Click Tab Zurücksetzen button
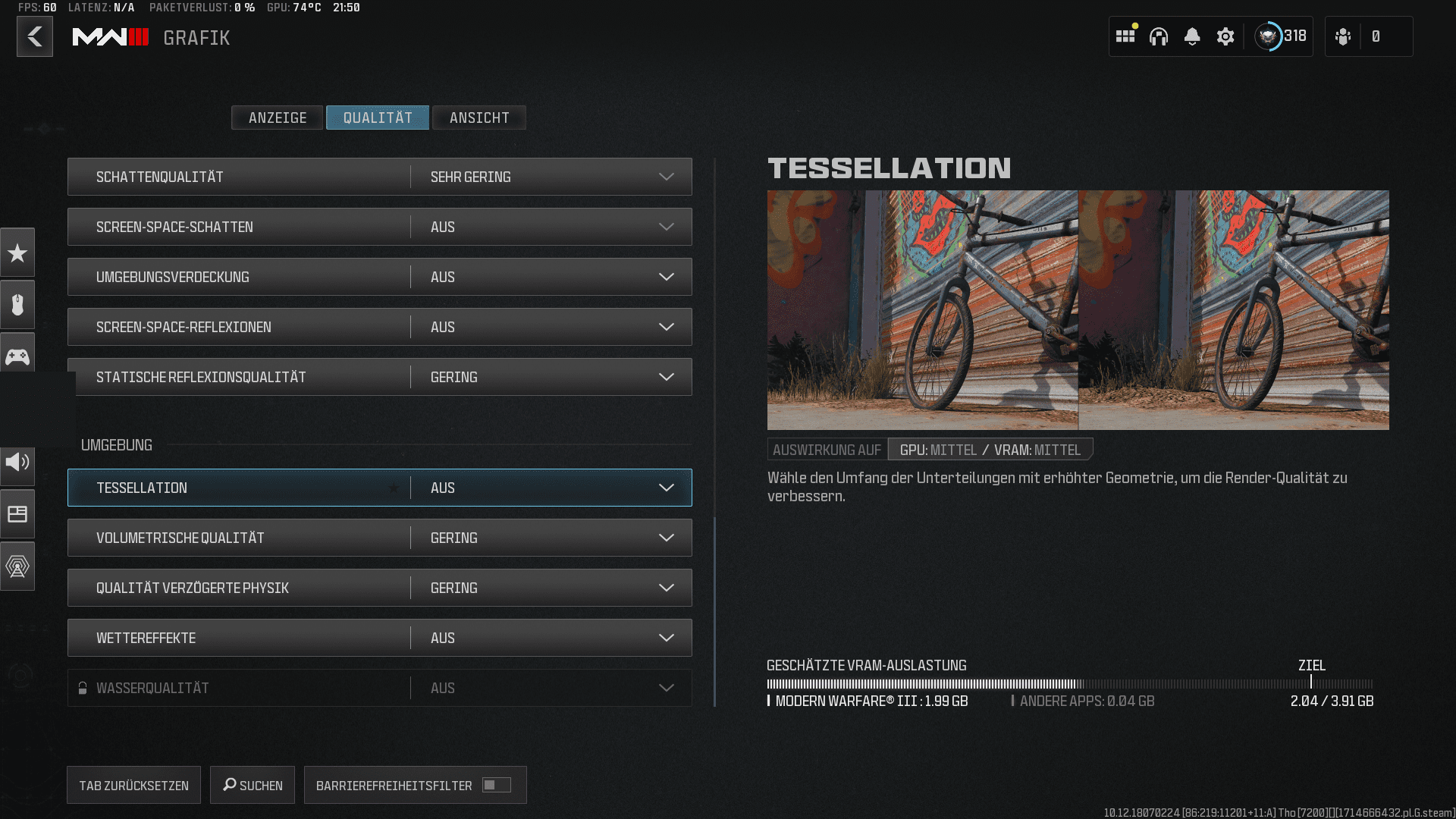This screenshot has height=819, width=1456. click(x=133, y=786)
